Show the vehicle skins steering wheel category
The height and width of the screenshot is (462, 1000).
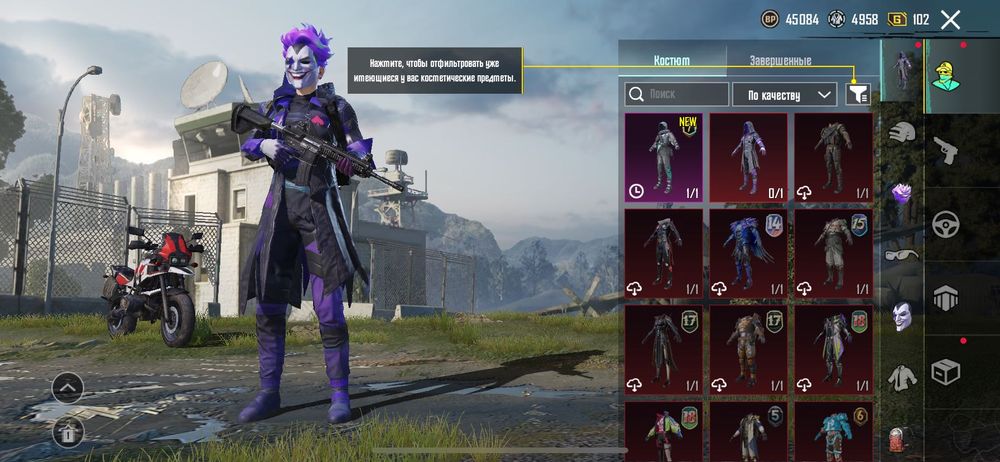945,224
